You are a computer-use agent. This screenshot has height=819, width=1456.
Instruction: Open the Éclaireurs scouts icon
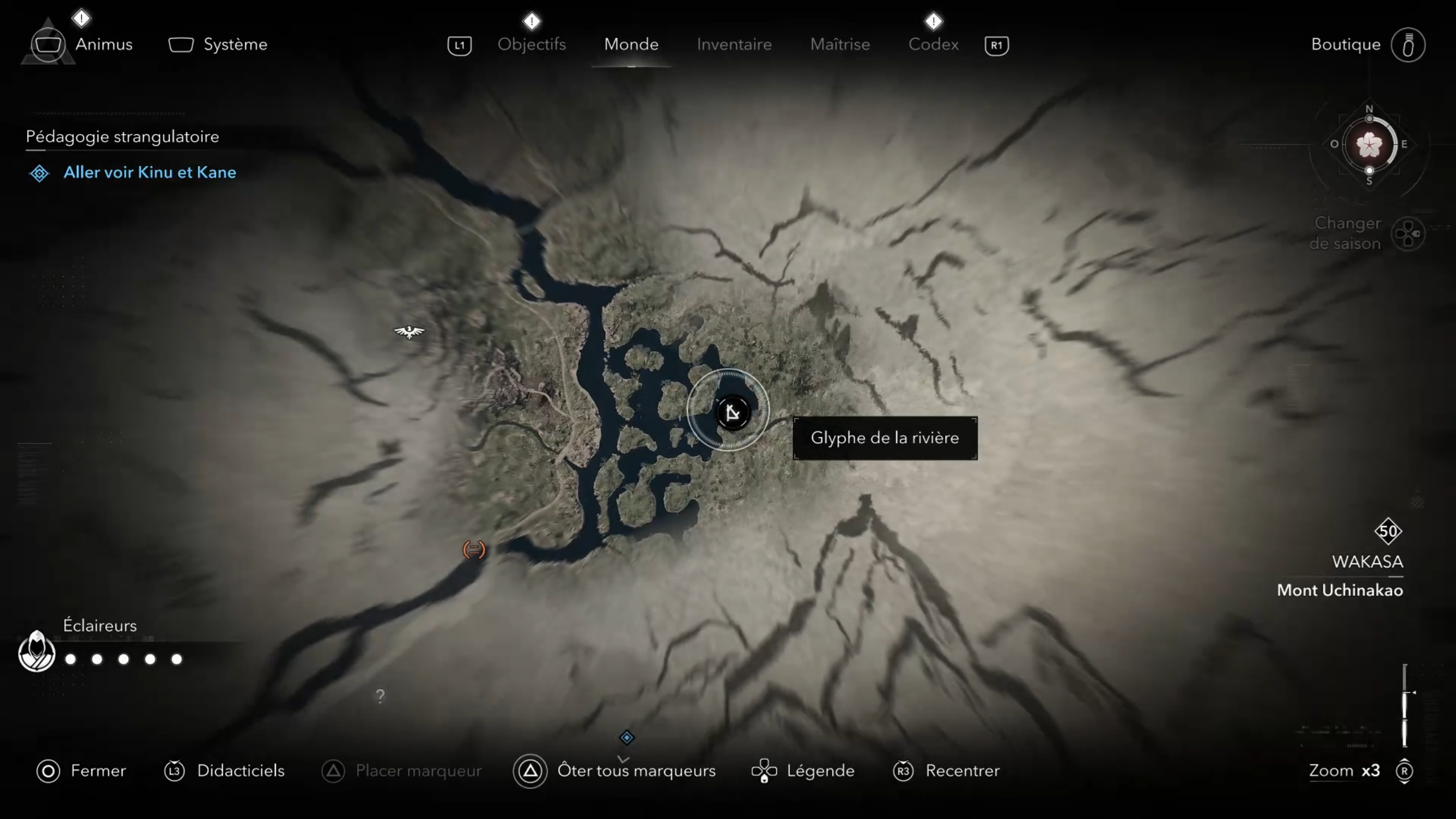click(x=36, y=652)
